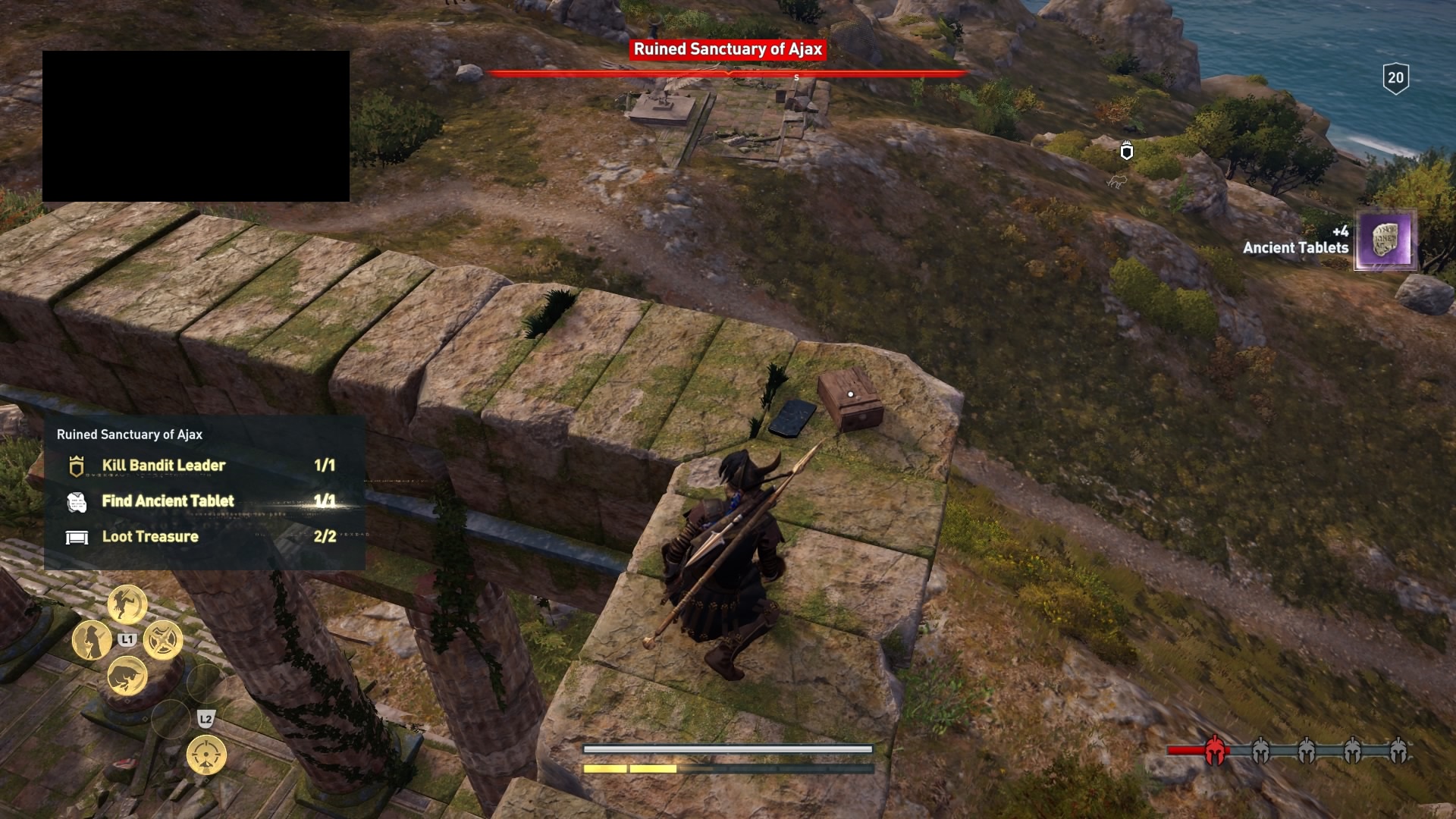Select the red mercenary helmet marker
Screen dimensions: 1456x819
coord(1216,750)
